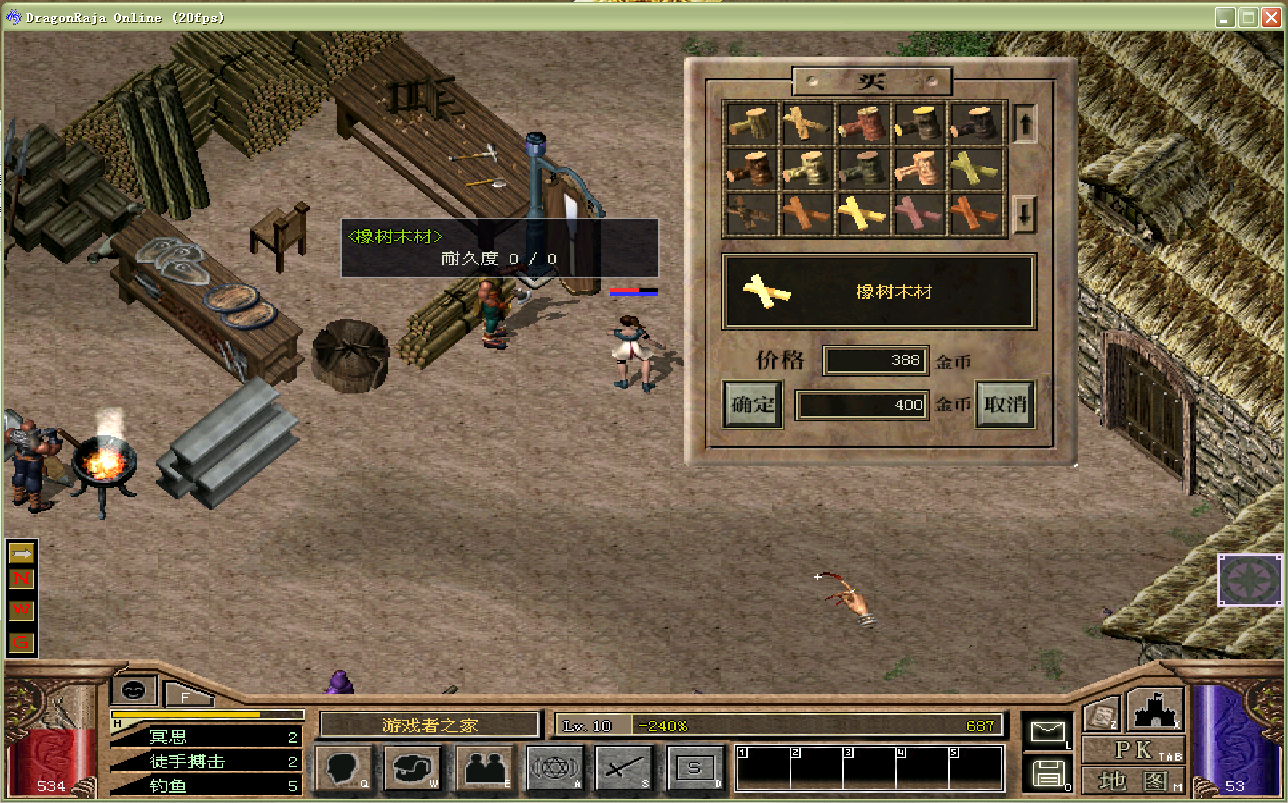The image size is (1288, 803).
Task: Click the shop list down arrow
Action: 1024,213
